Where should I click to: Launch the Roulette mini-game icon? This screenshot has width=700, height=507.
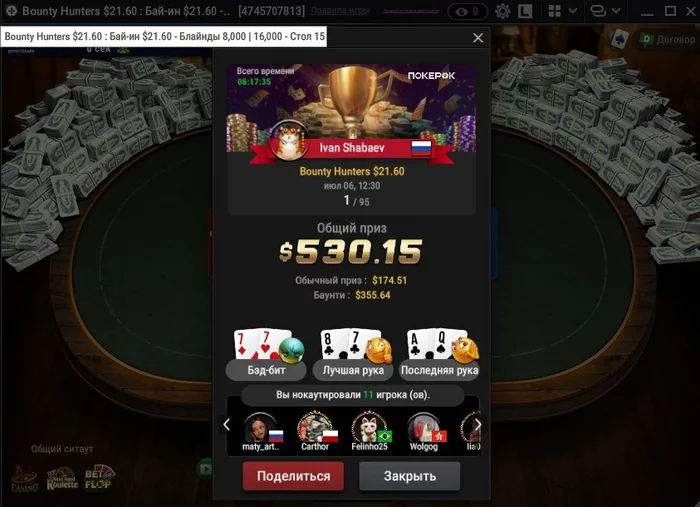(61, 479)
